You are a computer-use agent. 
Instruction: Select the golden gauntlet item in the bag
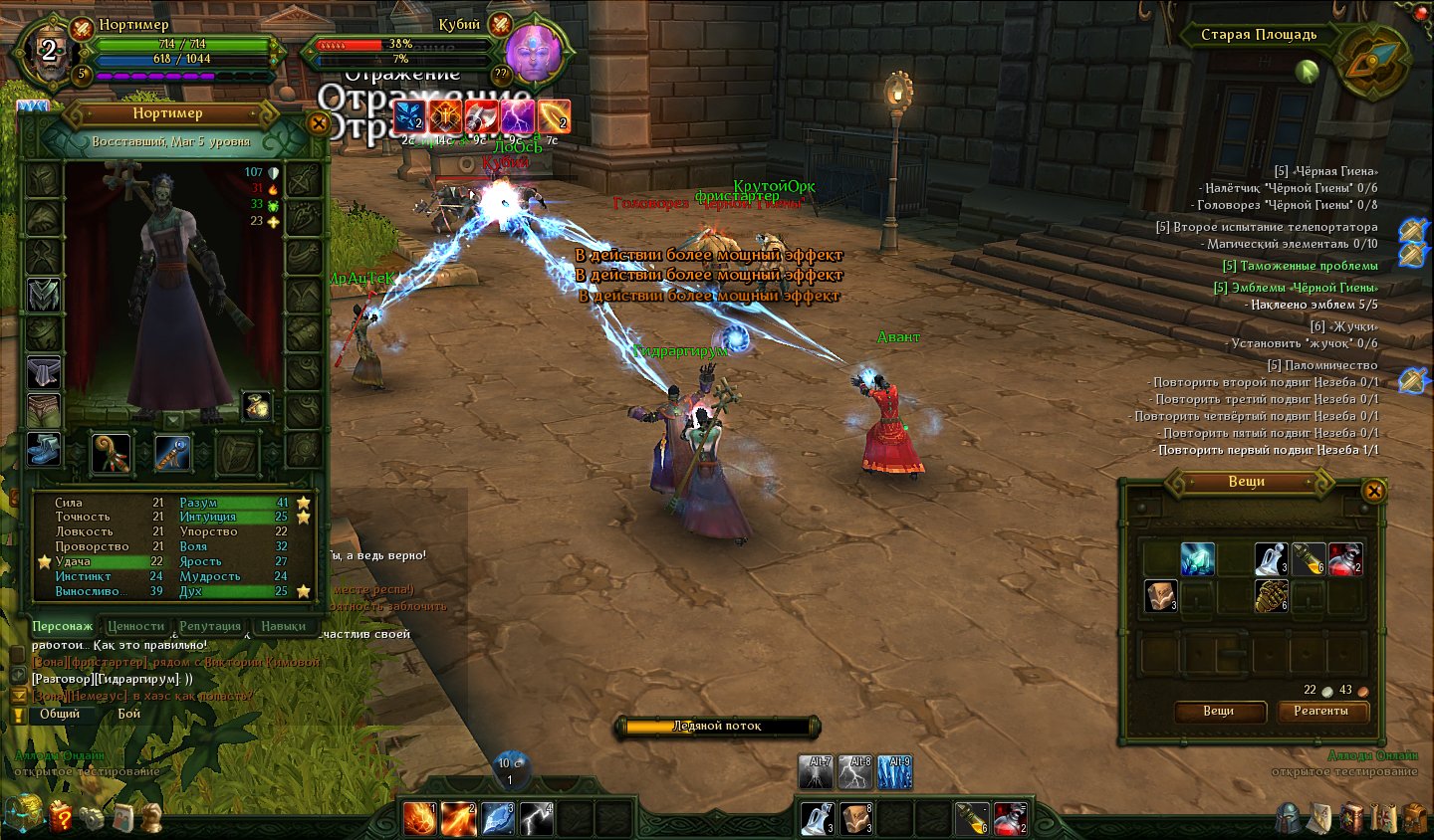(1271, 595)
